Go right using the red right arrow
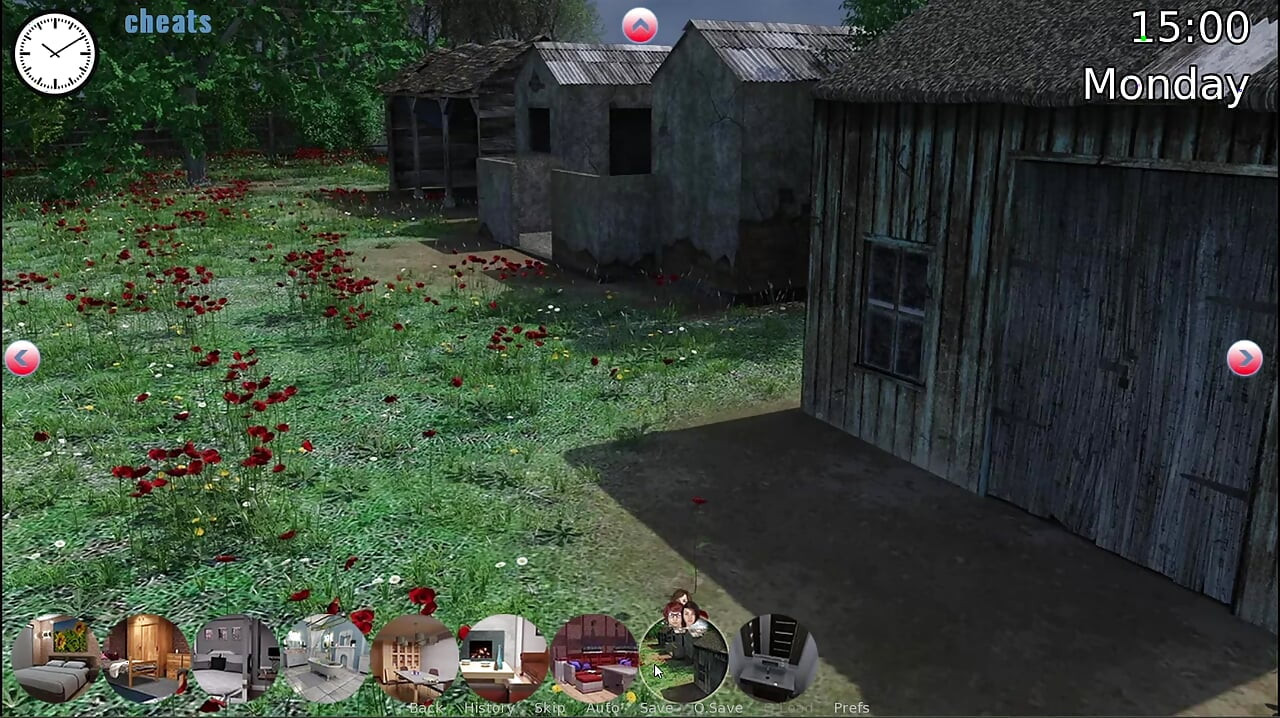This screenshot has width=1280, height=718. [x=1244, y=358]
